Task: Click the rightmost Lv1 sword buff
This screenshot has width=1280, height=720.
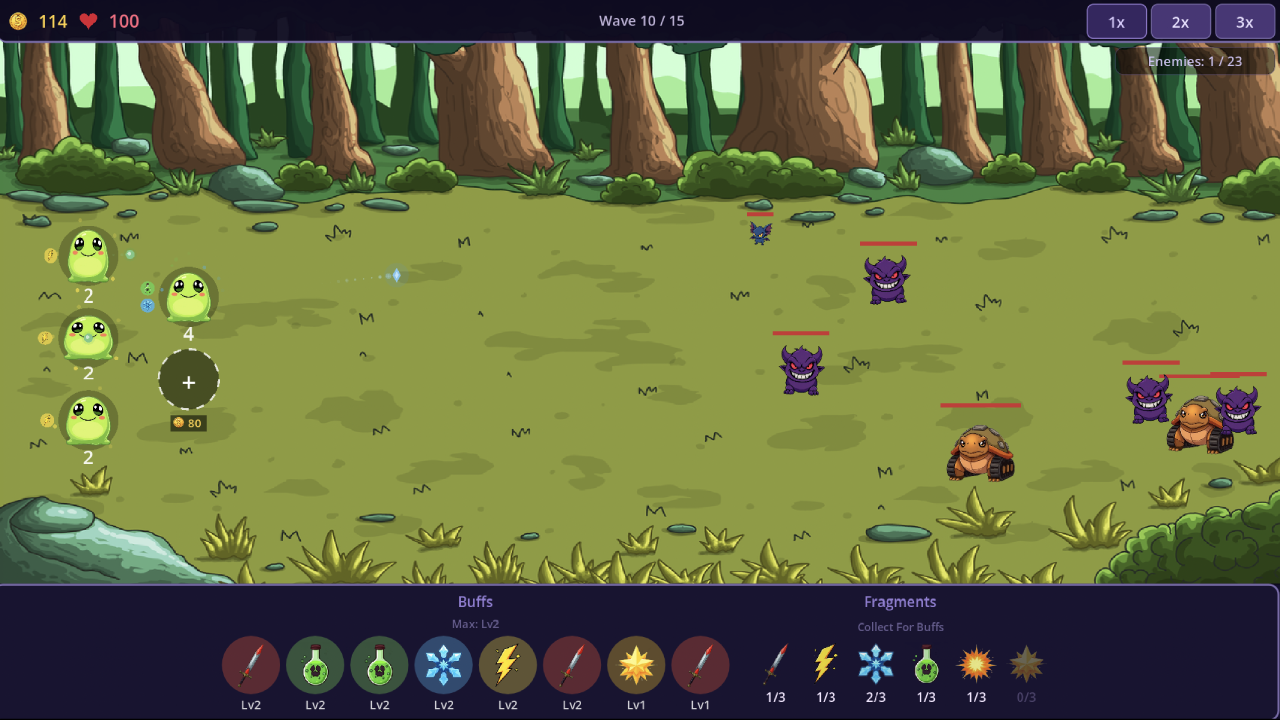Action: (701, 664)
